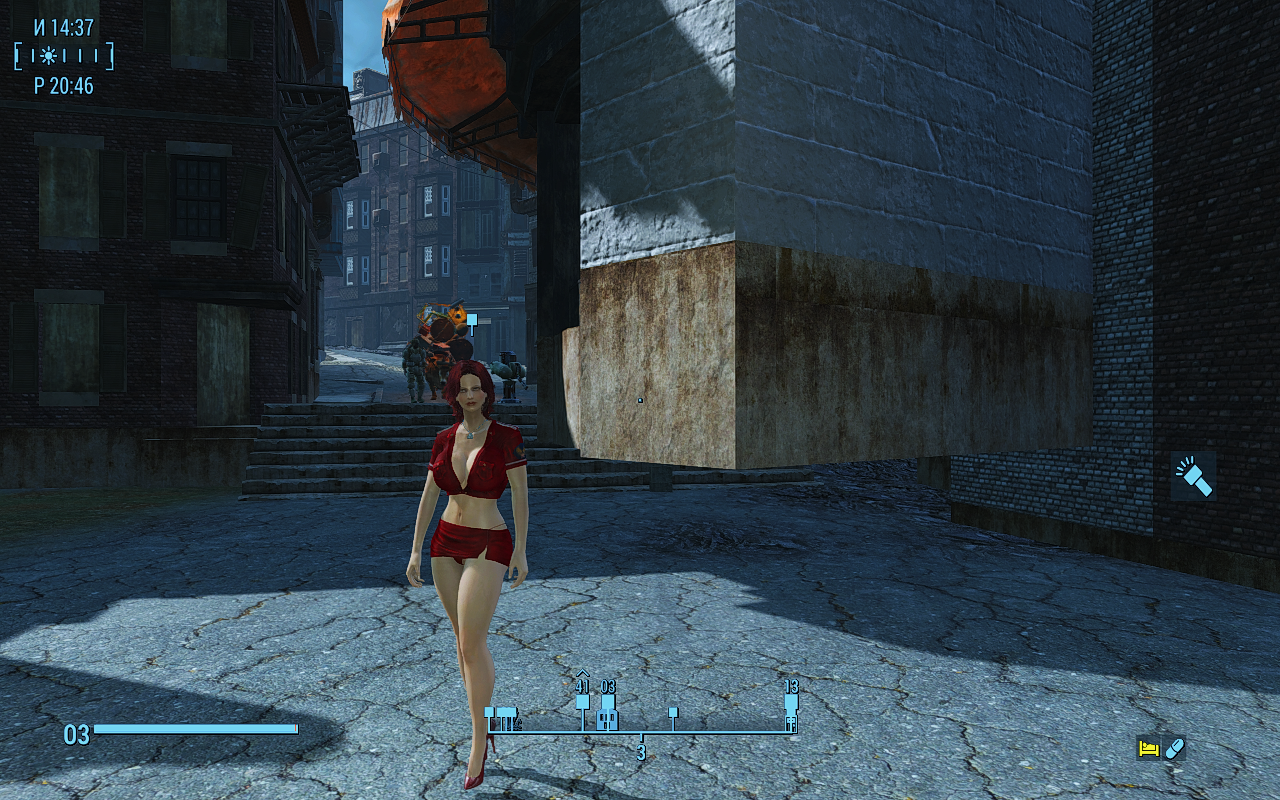Image resolution: width=1280 pixels, height=800 pixels.
Task: Choose the building marker labeled 03 on compass
Action: coord(607,718)
